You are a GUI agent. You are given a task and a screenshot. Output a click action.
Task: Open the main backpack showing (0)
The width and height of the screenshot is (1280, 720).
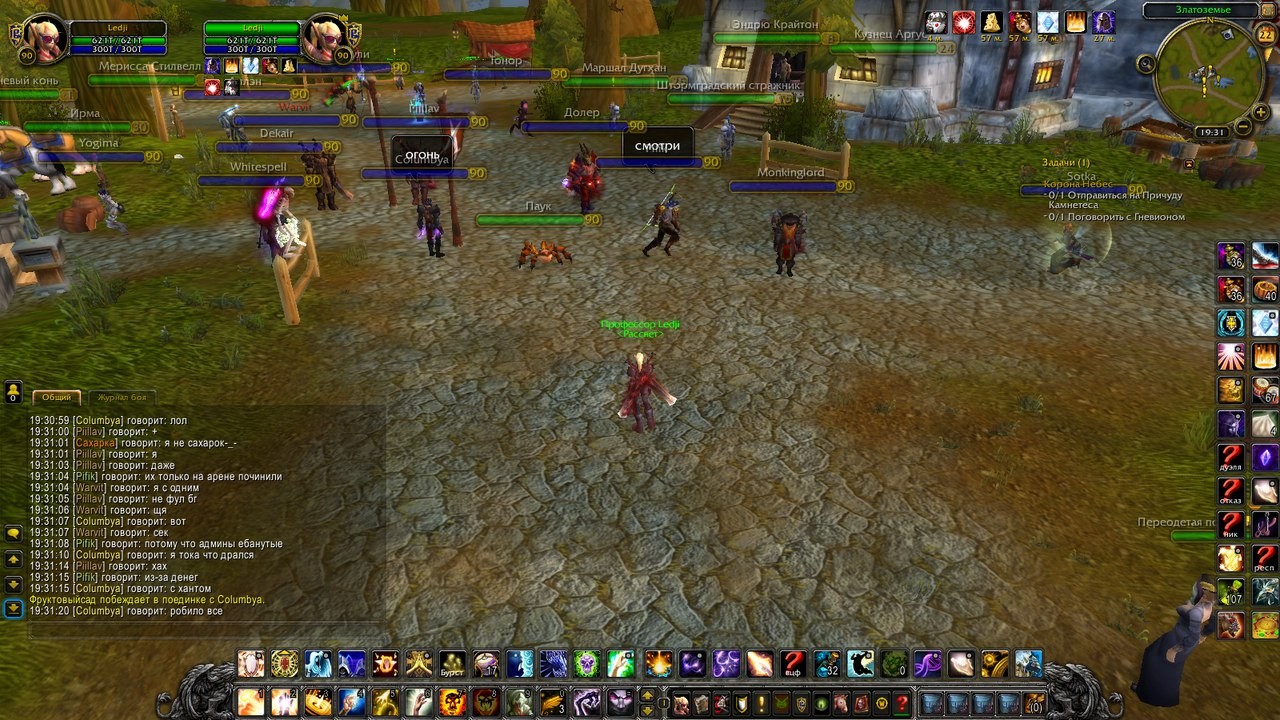coord(1034,703)
